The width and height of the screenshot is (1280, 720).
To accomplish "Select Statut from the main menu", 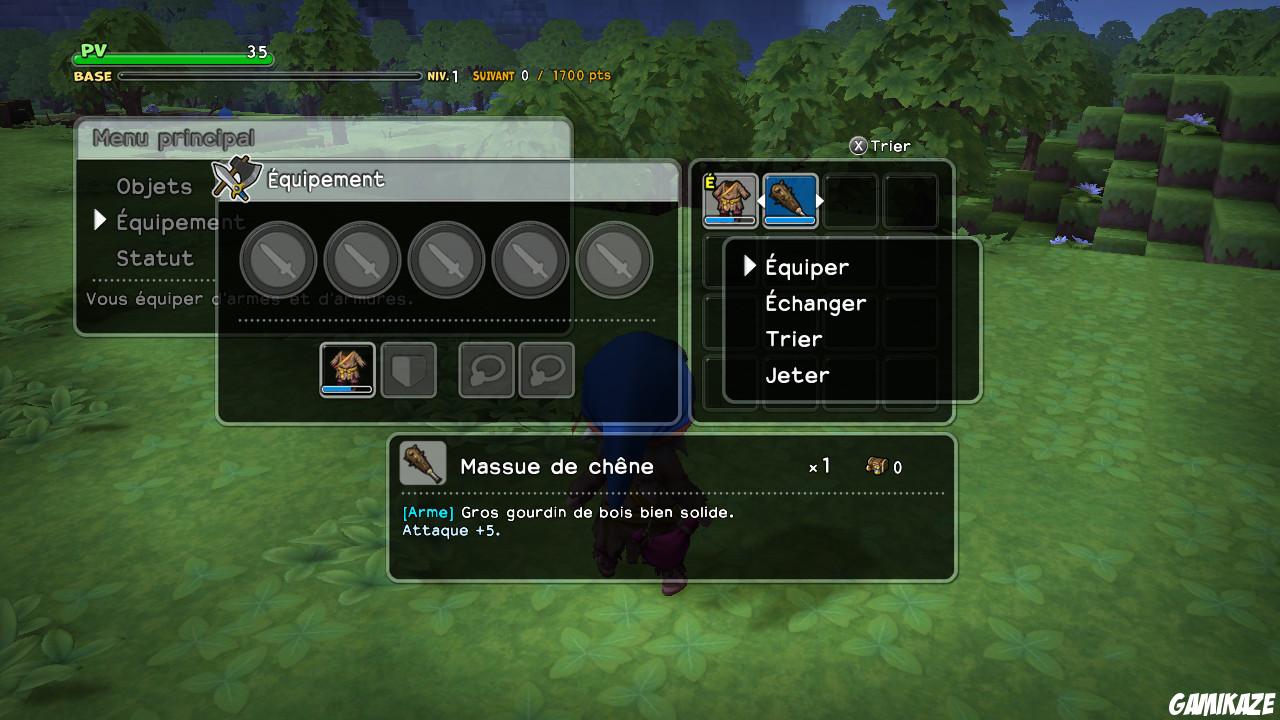I will coord(155,257).
